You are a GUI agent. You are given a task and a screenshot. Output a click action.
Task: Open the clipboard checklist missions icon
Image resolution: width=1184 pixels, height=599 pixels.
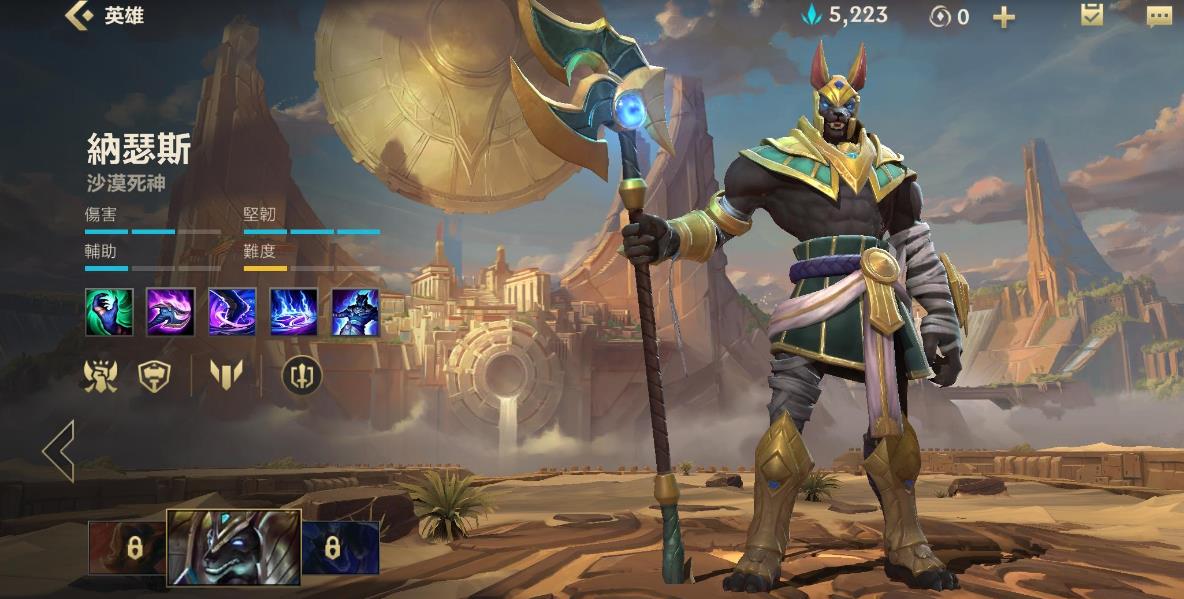point(1092,15)
